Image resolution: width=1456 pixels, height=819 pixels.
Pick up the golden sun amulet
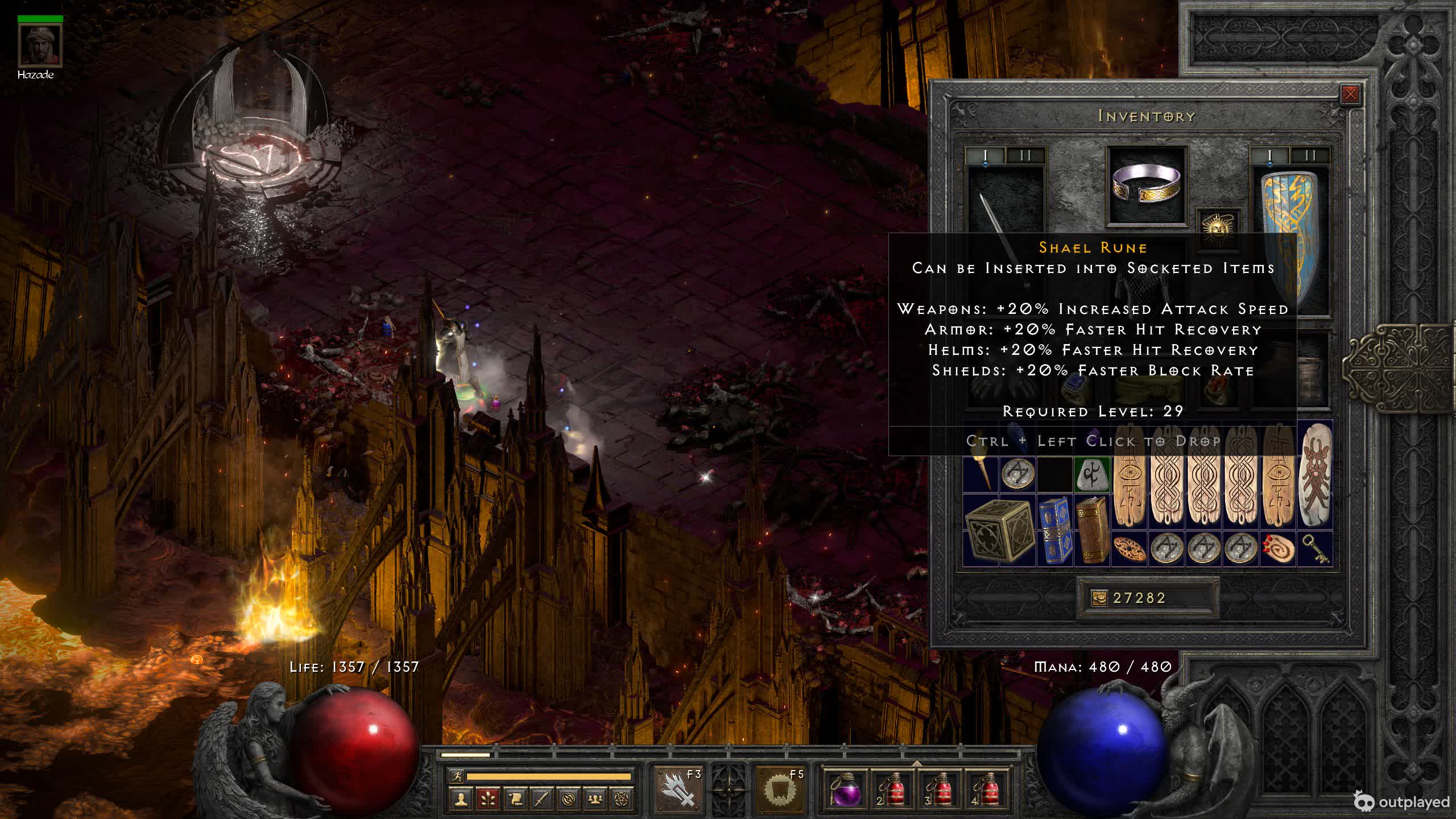pyautogui.click(x=1218, y=227)
